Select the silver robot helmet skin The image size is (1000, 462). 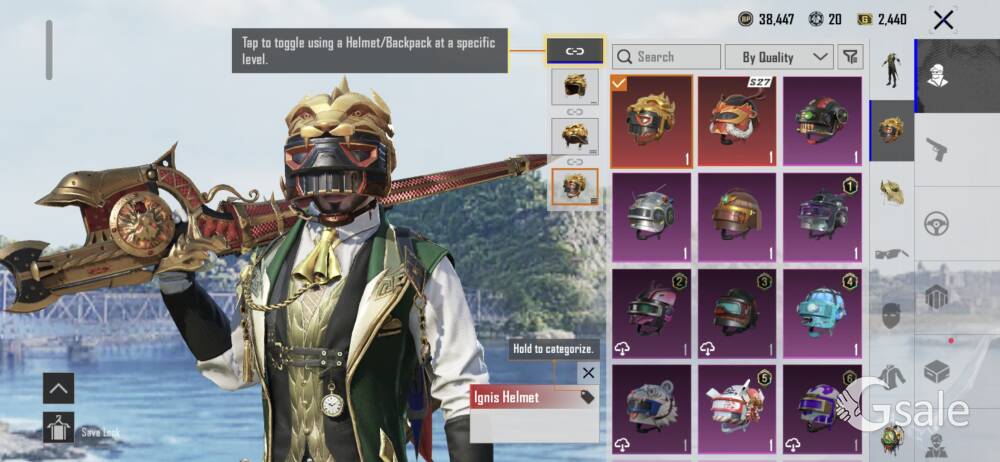point(651,216)
